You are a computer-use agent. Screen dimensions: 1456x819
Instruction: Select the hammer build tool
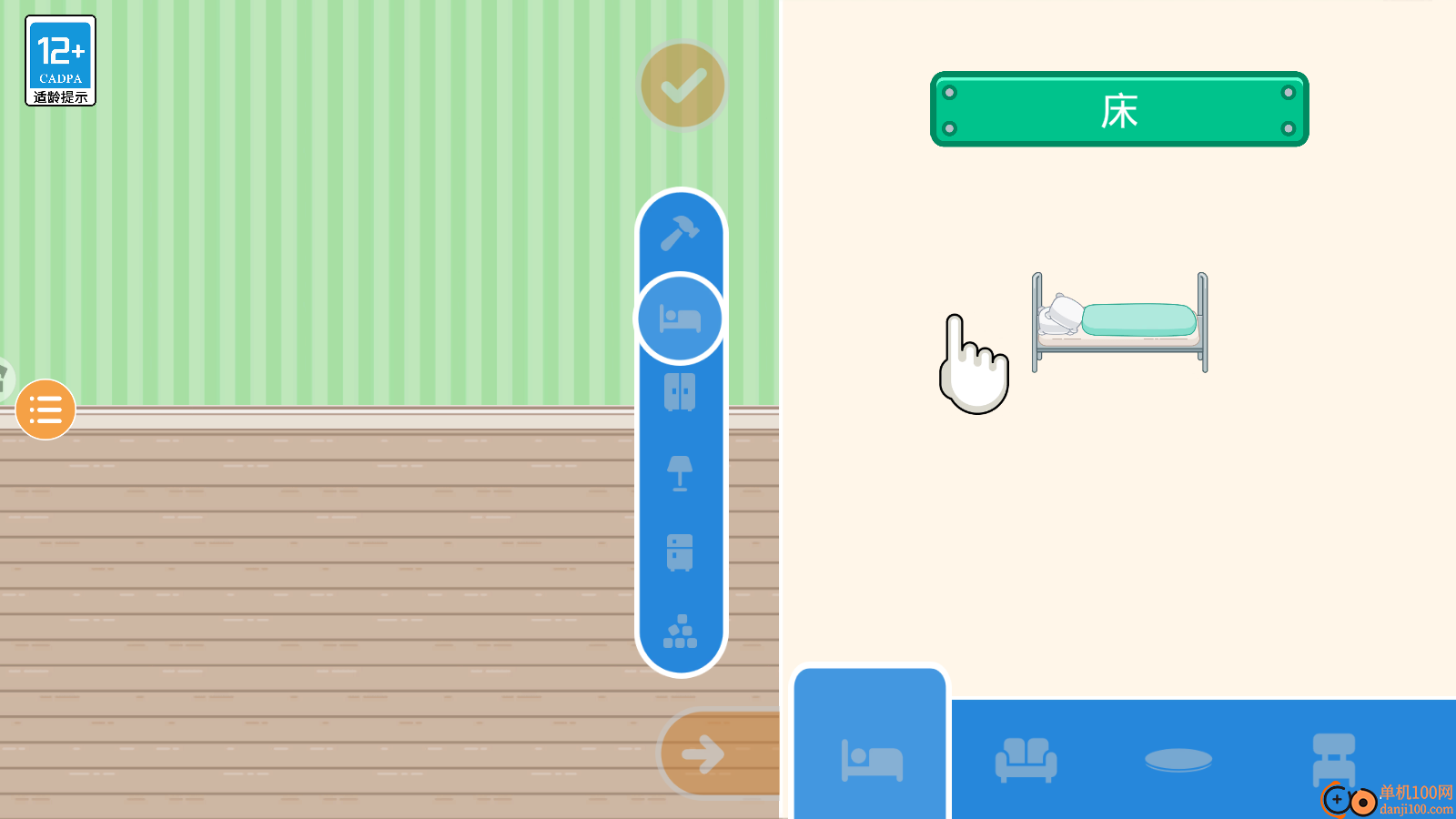(x=680, y=233)
